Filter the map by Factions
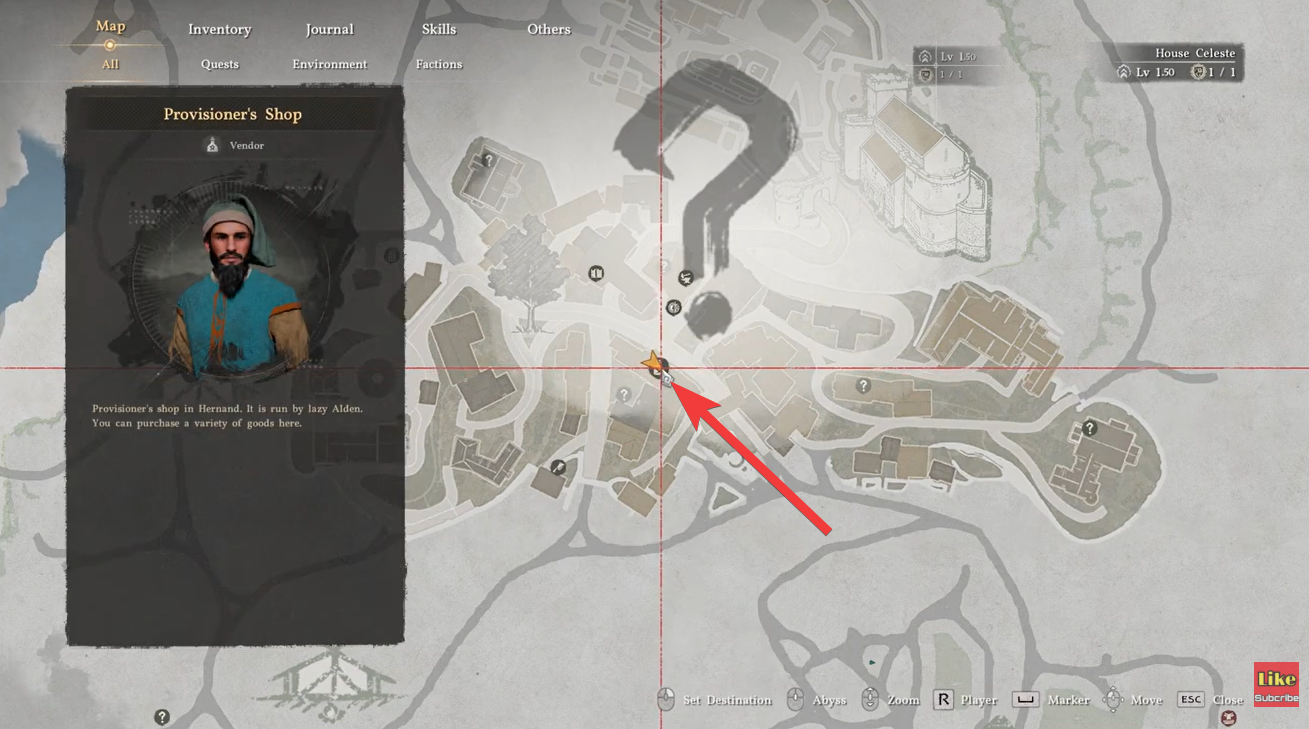The image size is (1309, 729). click(438, 64)
